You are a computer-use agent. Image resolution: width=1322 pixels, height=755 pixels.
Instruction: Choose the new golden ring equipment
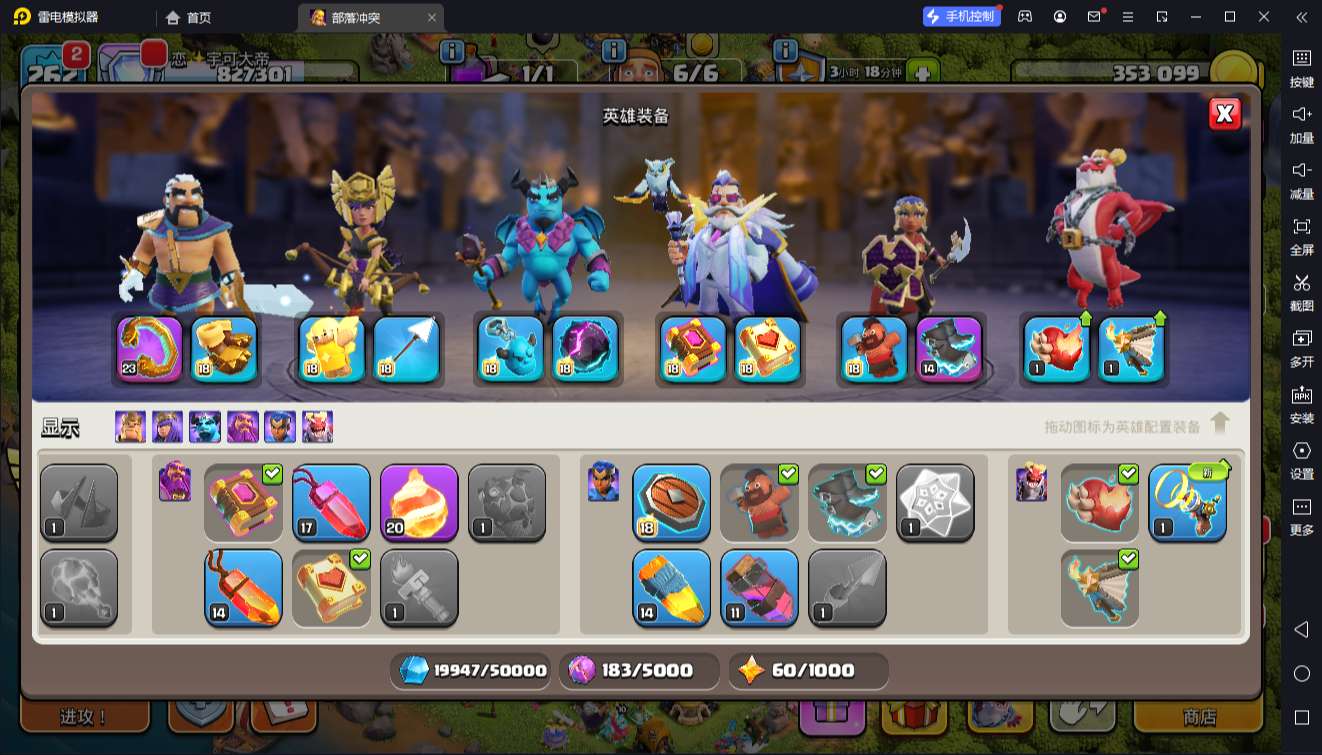point(1187,503)
